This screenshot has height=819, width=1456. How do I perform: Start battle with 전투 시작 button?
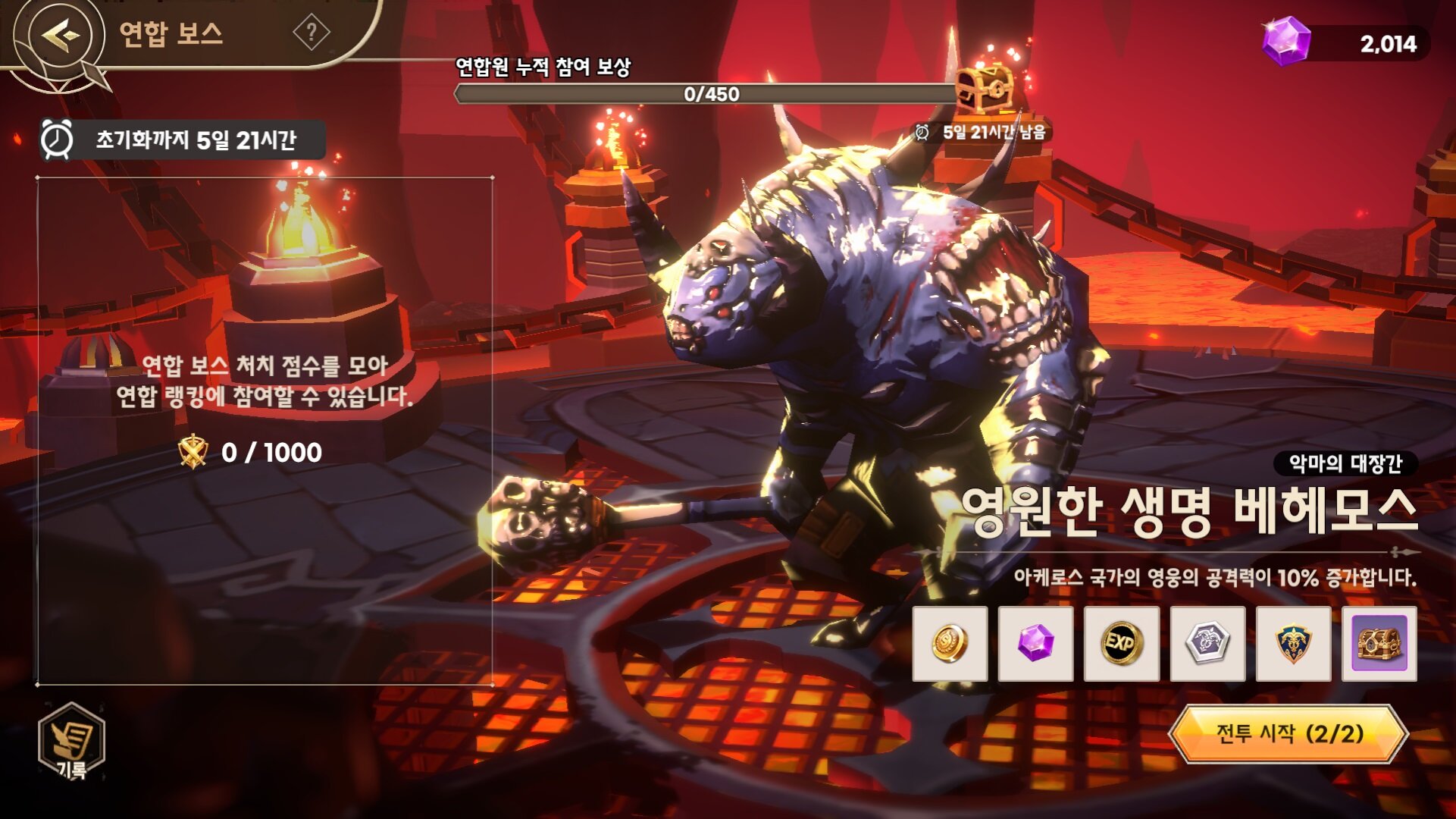click(1288, 733)
